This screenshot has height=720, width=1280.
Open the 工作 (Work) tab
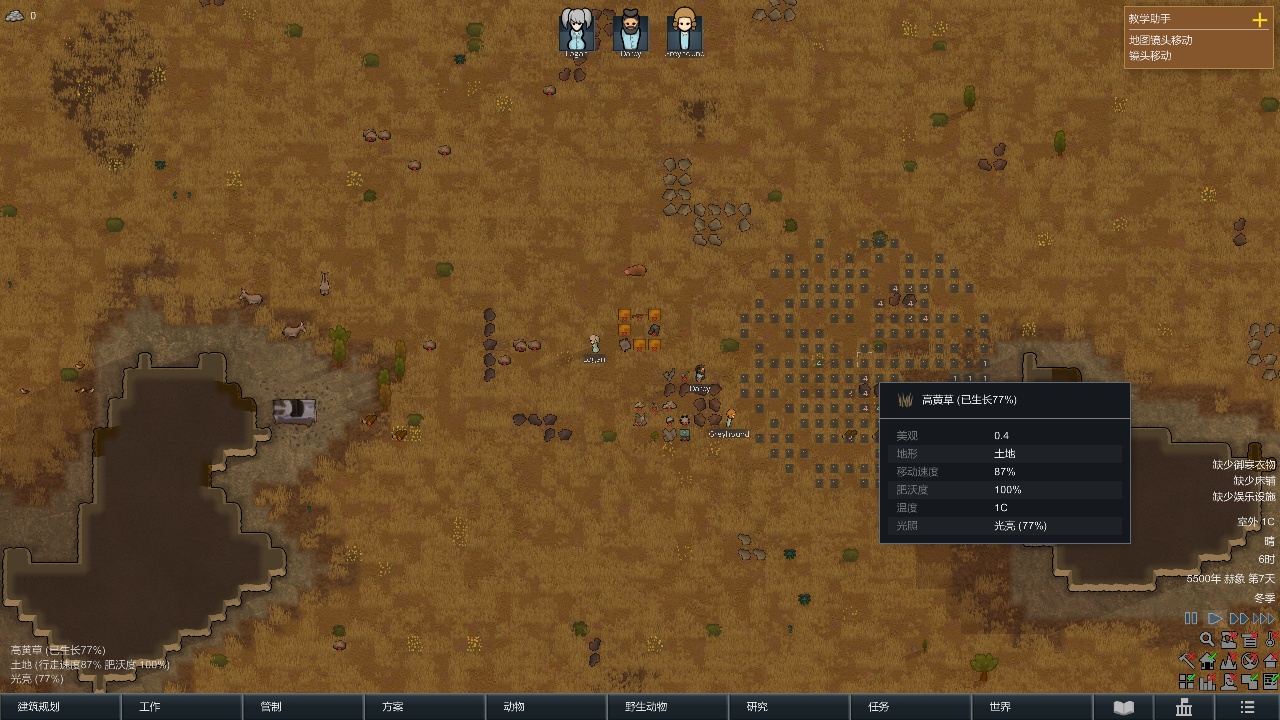pos(181,707)
